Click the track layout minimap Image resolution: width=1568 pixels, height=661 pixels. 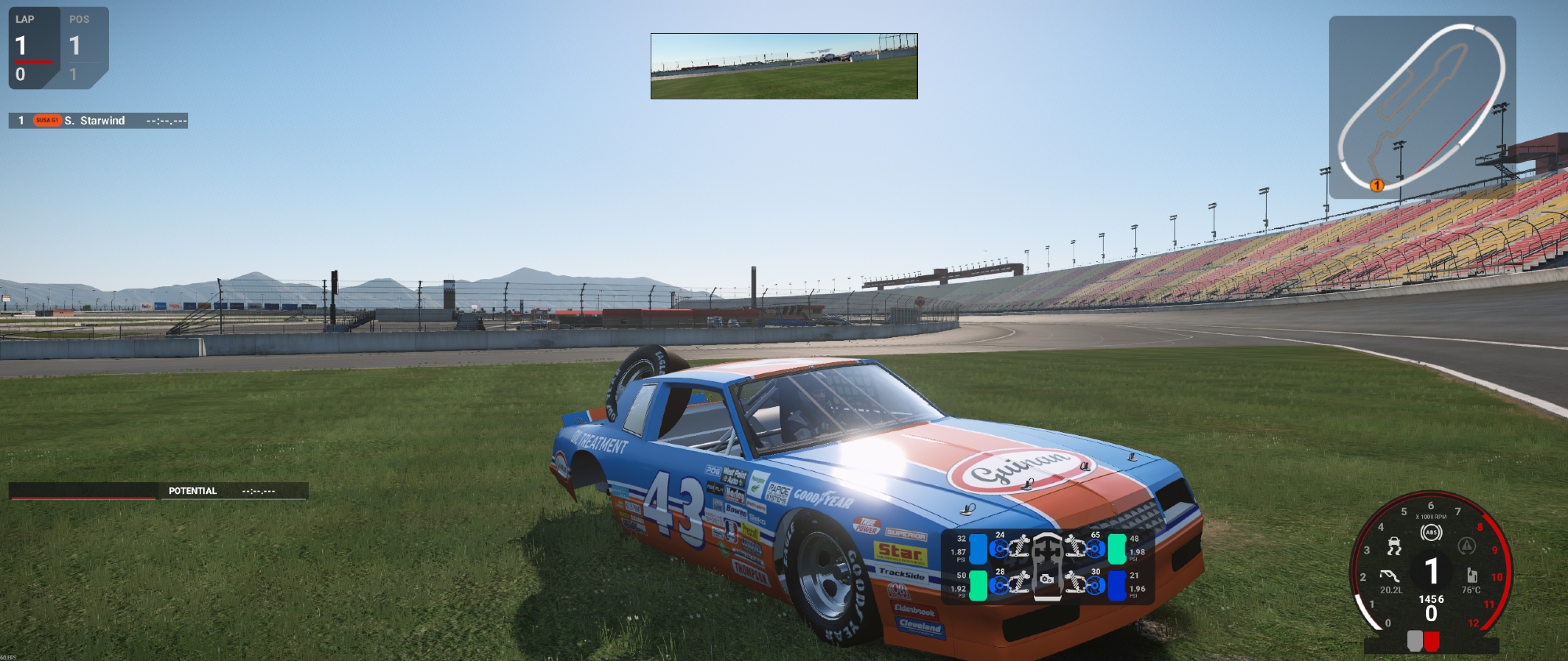pos(1421,107)
